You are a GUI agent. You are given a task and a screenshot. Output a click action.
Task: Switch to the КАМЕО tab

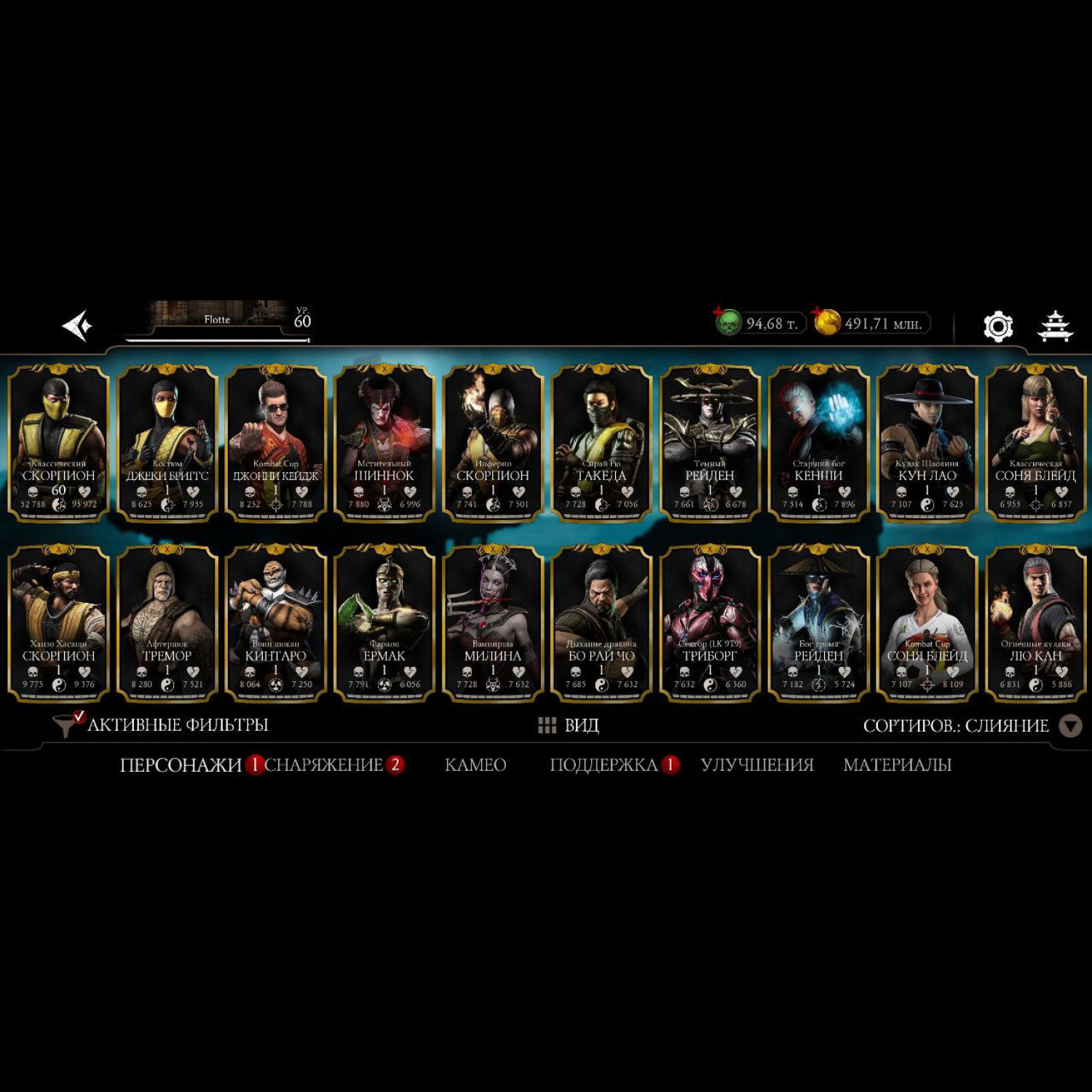(475, 765)
